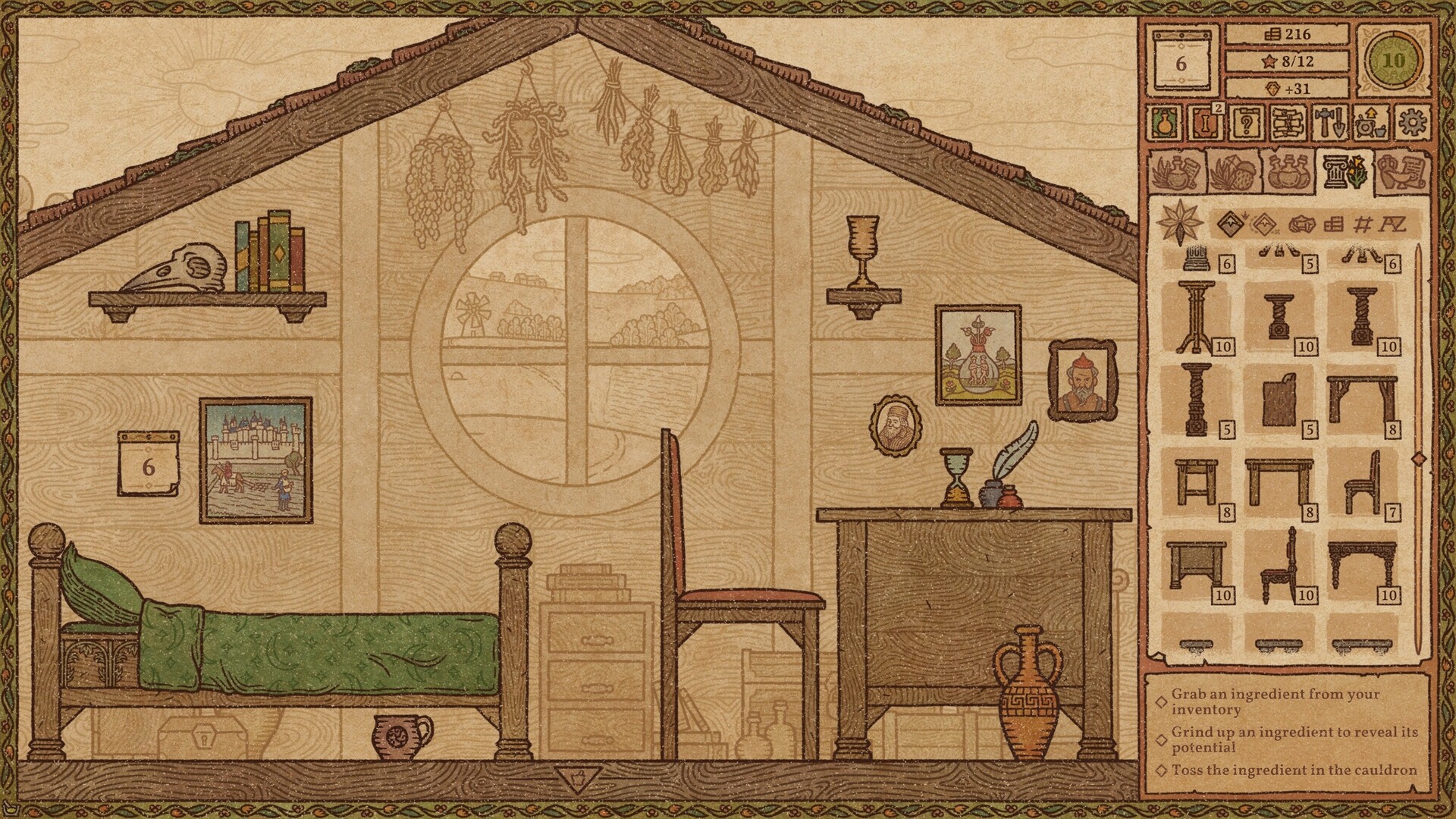Open the settings gear icon
The image size is (1456, 819).
1410,123
